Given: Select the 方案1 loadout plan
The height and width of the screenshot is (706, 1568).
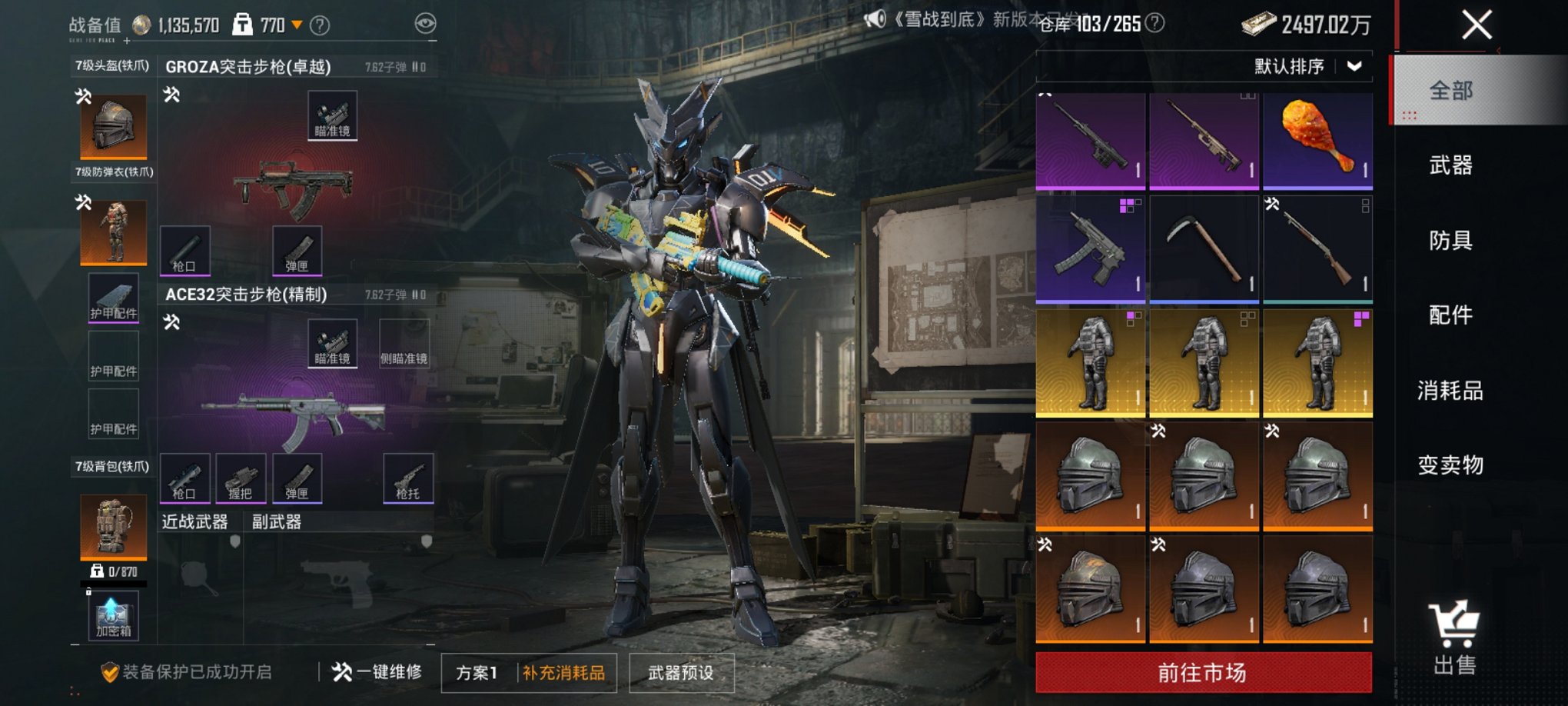Looking at the screenshot, I should click(x=477, y=673).
